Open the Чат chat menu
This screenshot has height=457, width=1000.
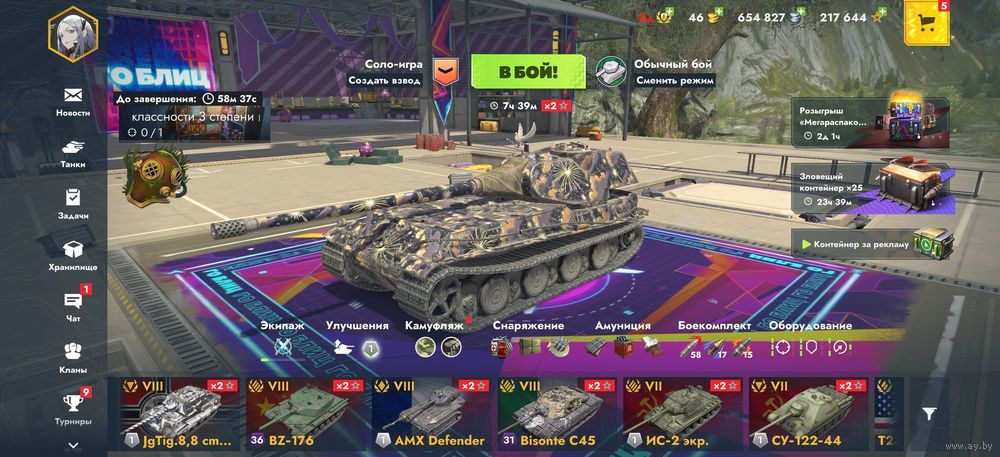(x=72, y=306)
